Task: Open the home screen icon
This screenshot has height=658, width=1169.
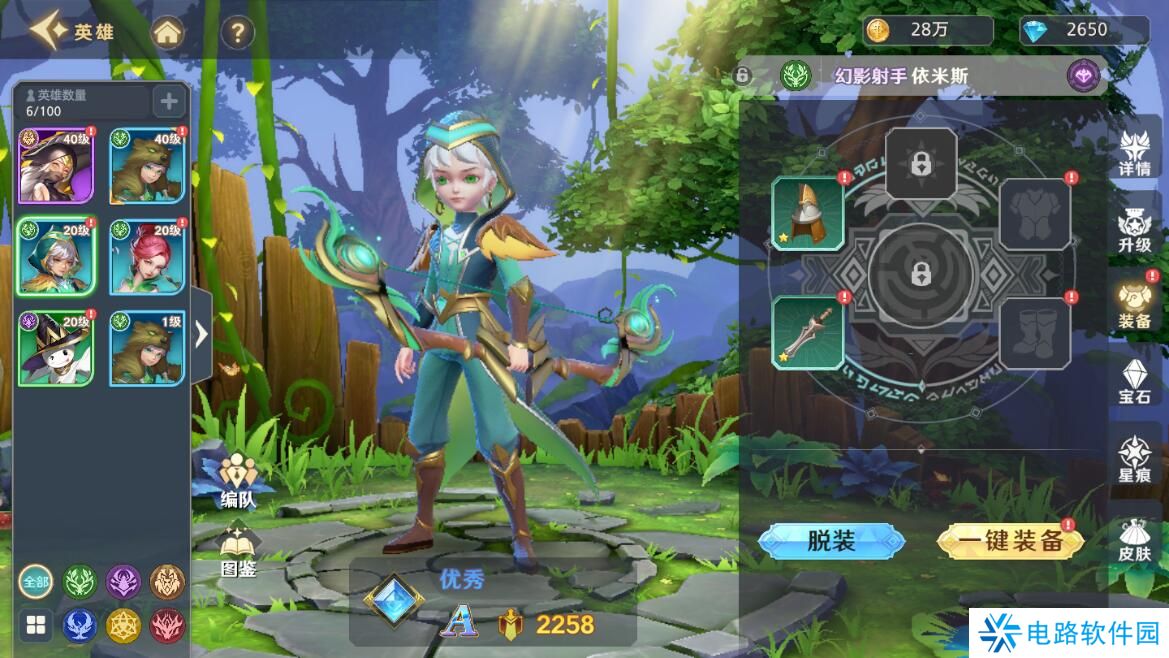Action: click(168, 33)
